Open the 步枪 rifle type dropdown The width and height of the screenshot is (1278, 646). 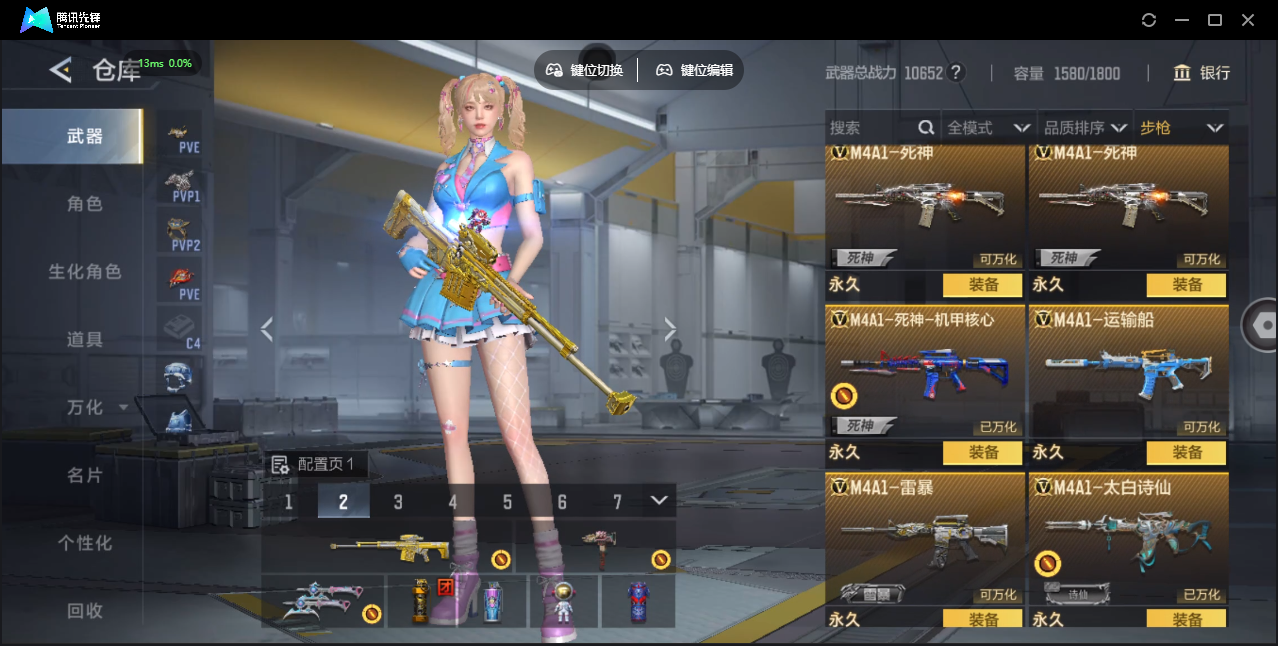pos(1181,128)
